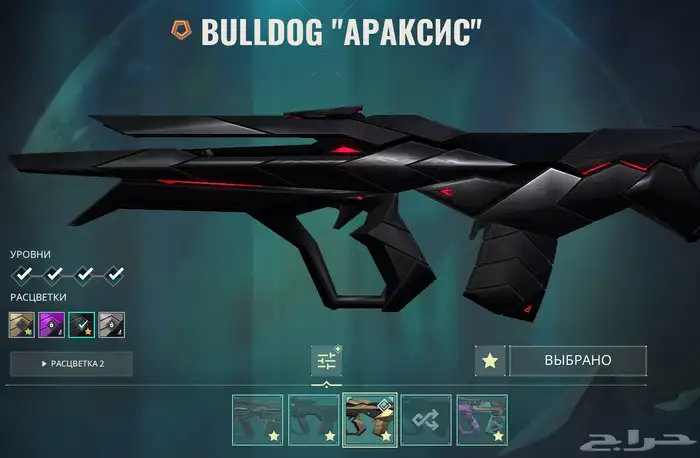Pick the silver-grey color variant swatch
Screen dimensions: 700x458
pos(111,324)
